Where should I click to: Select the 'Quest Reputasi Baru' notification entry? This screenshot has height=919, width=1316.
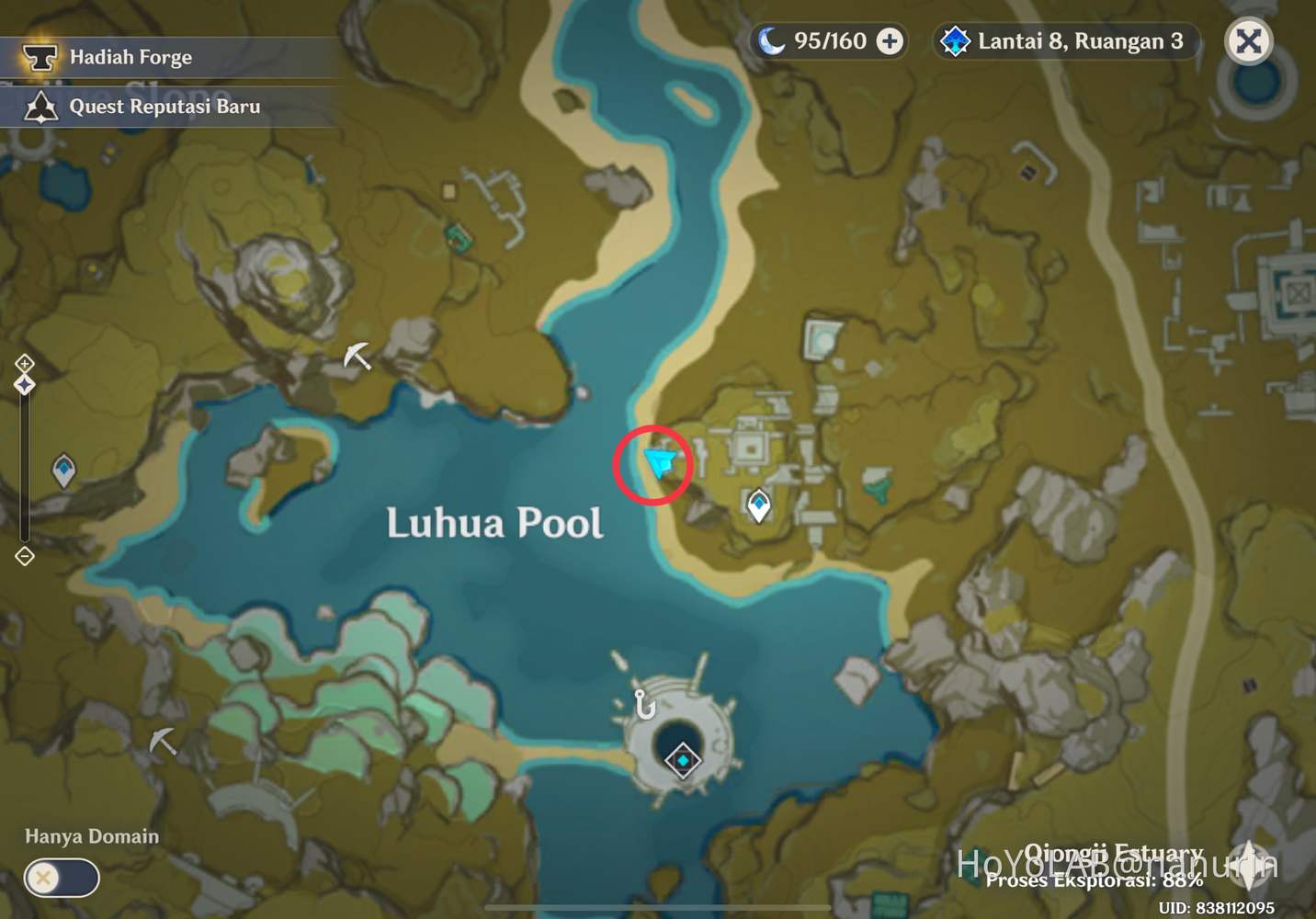pos(164,107)
